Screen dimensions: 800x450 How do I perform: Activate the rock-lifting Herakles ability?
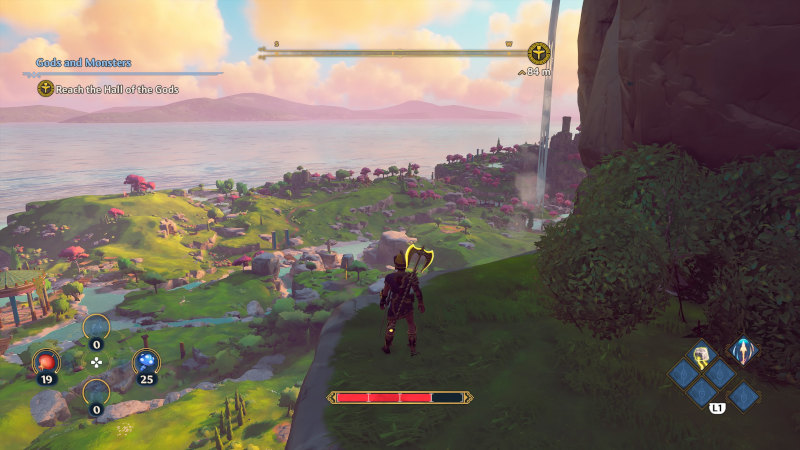(703, 353)
